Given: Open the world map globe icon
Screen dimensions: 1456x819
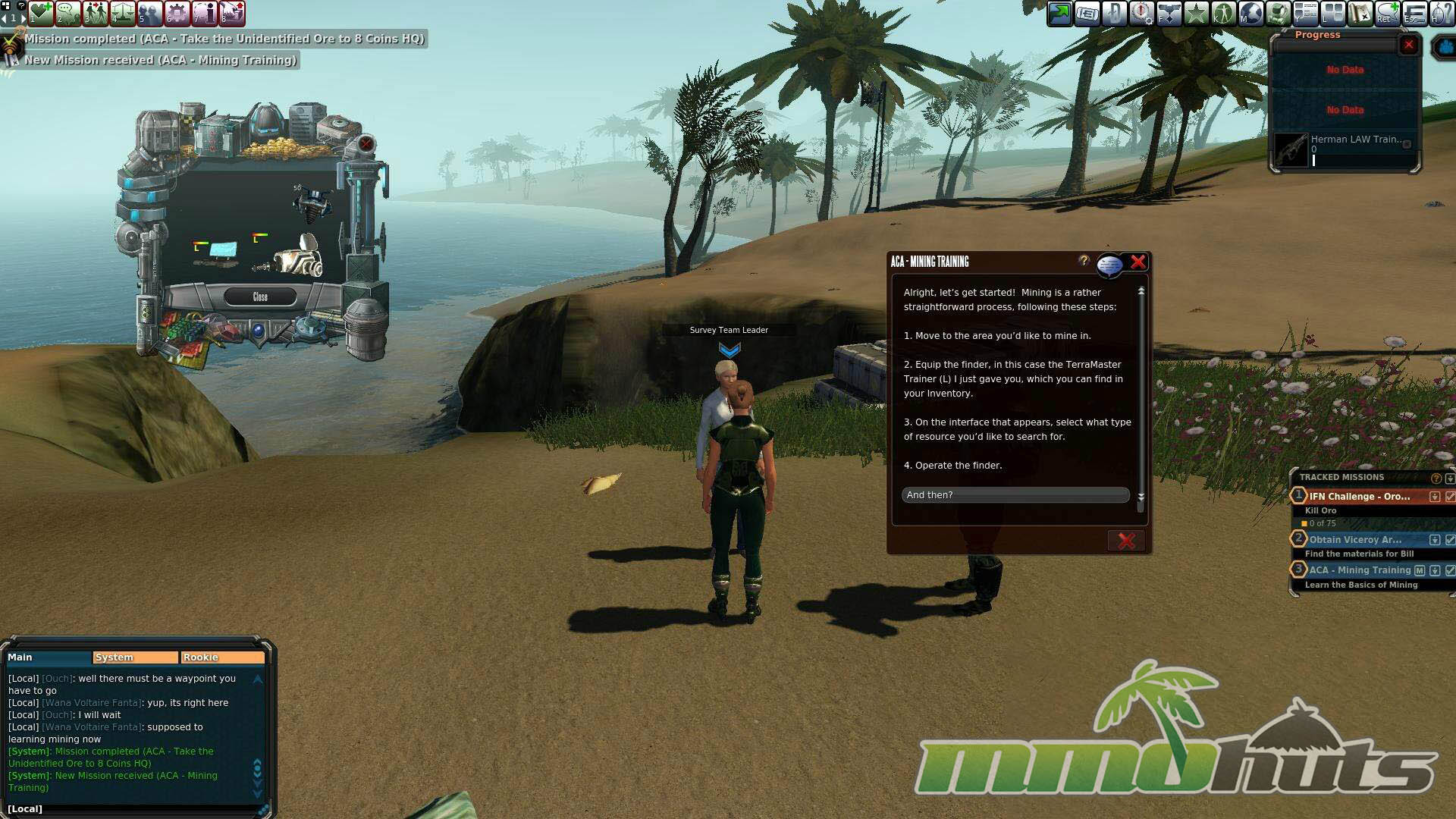Looking at the screenshot, I should [1251, 14].
